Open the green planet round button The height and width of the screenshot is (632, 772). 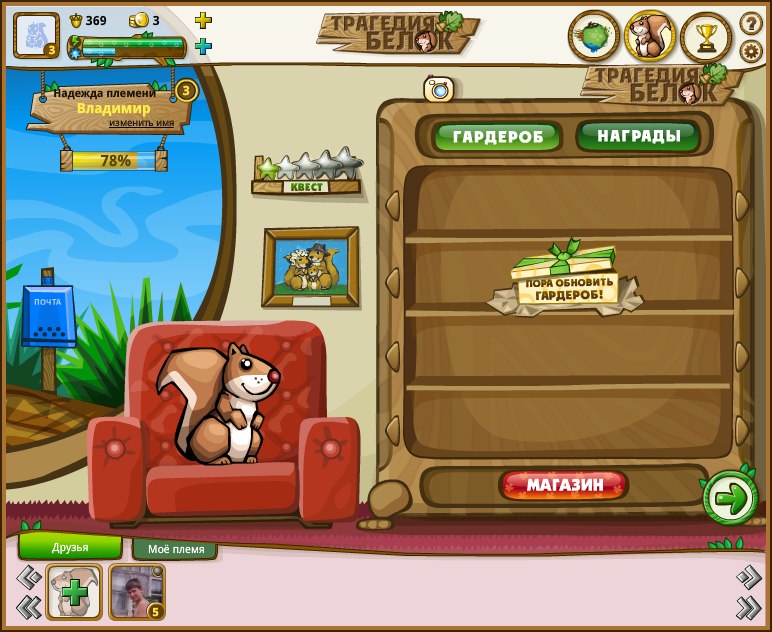tap(594, 37)
